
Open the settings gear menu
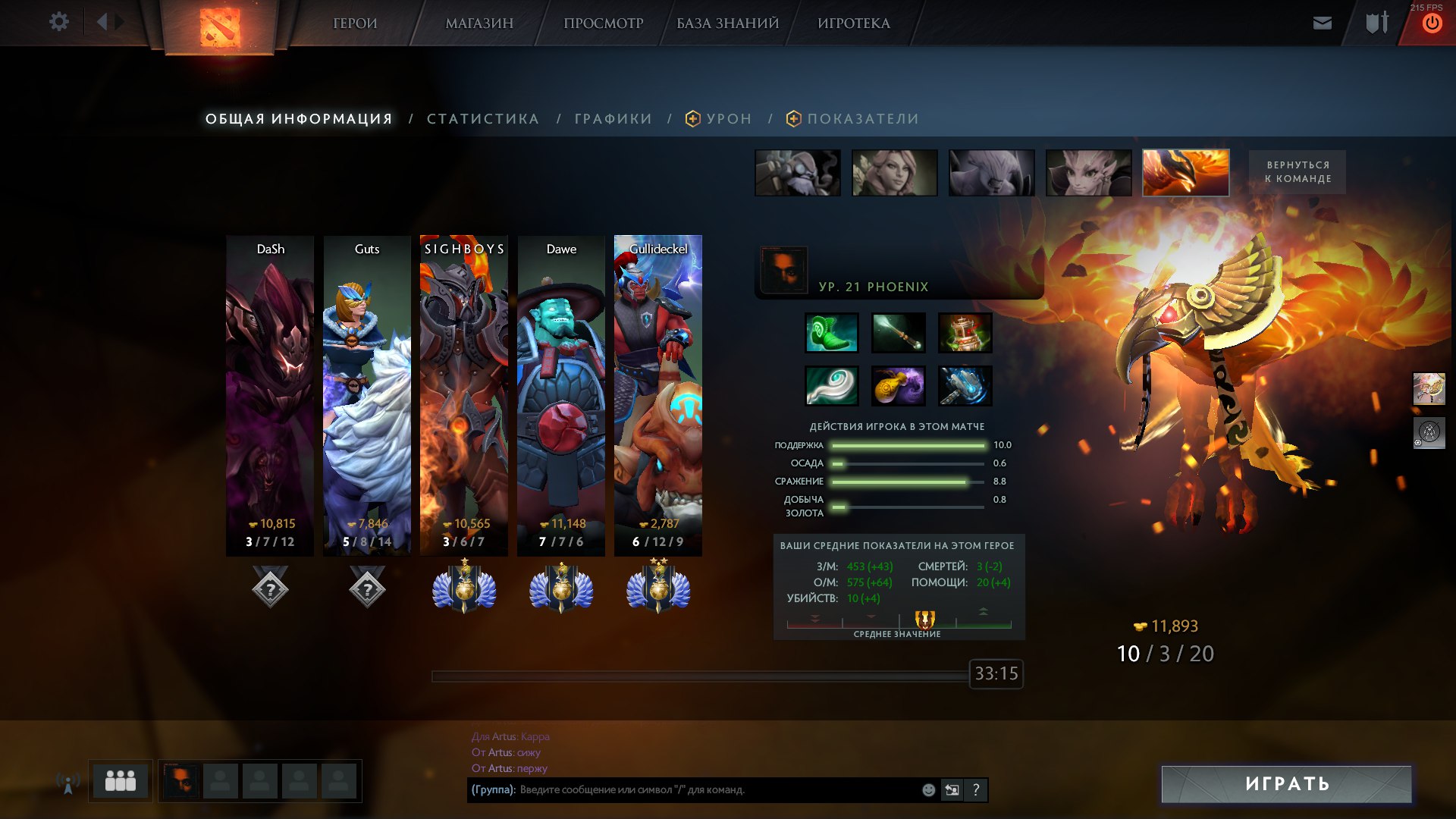[58, 22]
